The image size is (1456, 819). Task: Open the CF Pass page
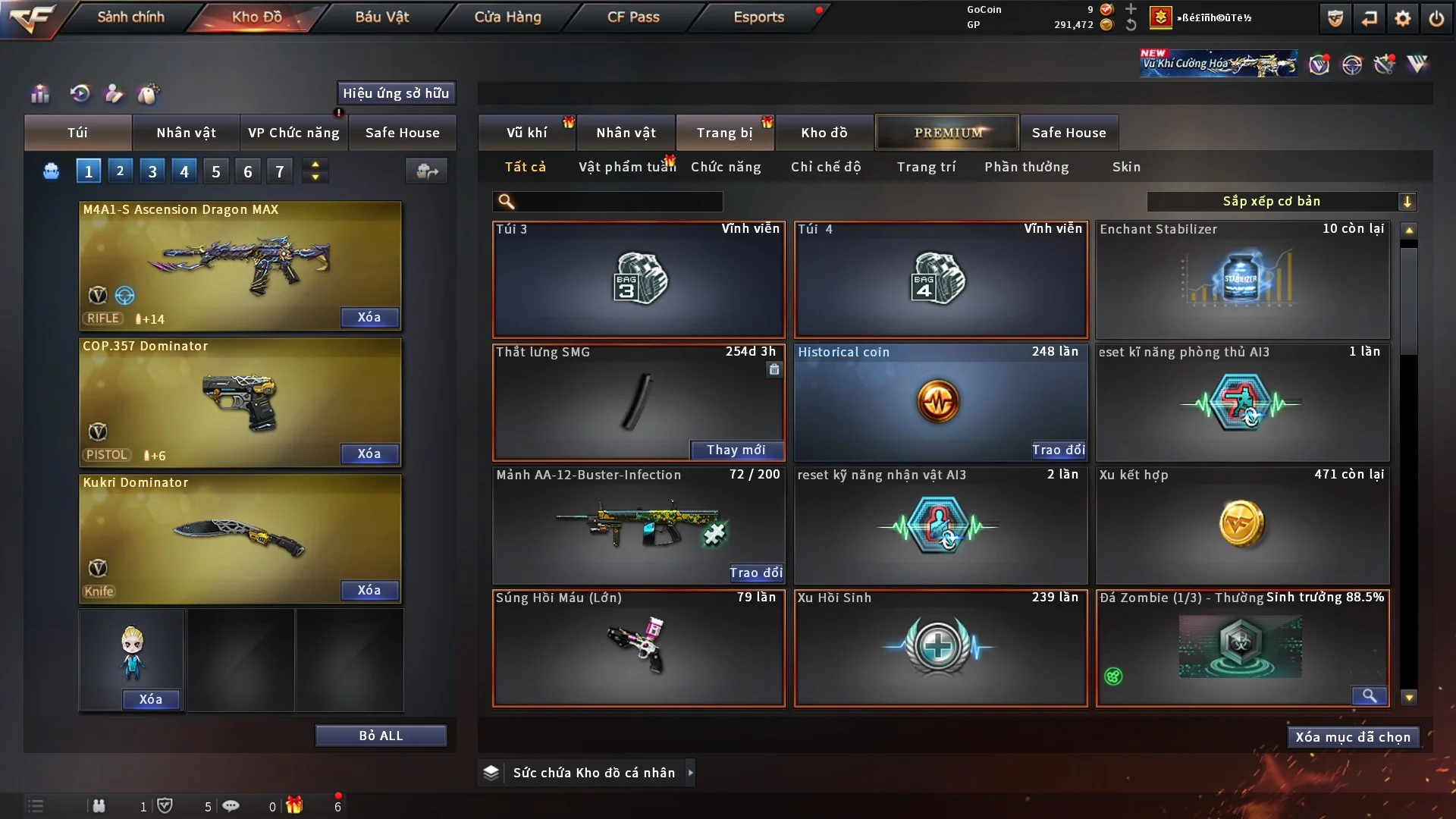[633, 17]
